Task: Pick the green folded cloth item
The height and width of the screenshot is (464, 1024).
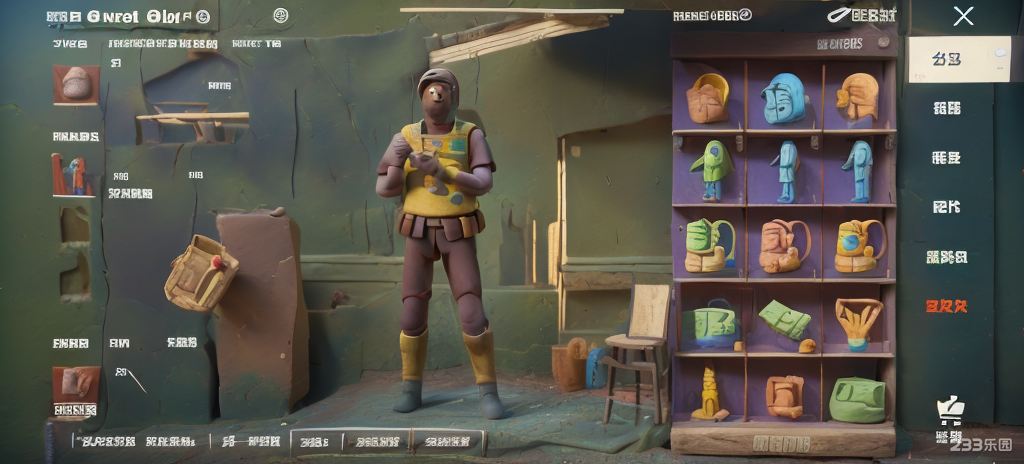Action: [x=784, y=320]
